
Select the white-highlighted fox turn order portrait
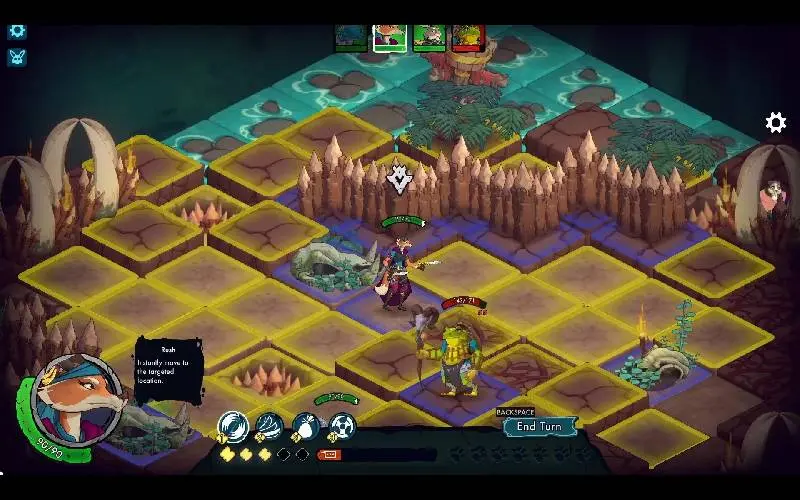coord(390,37)
